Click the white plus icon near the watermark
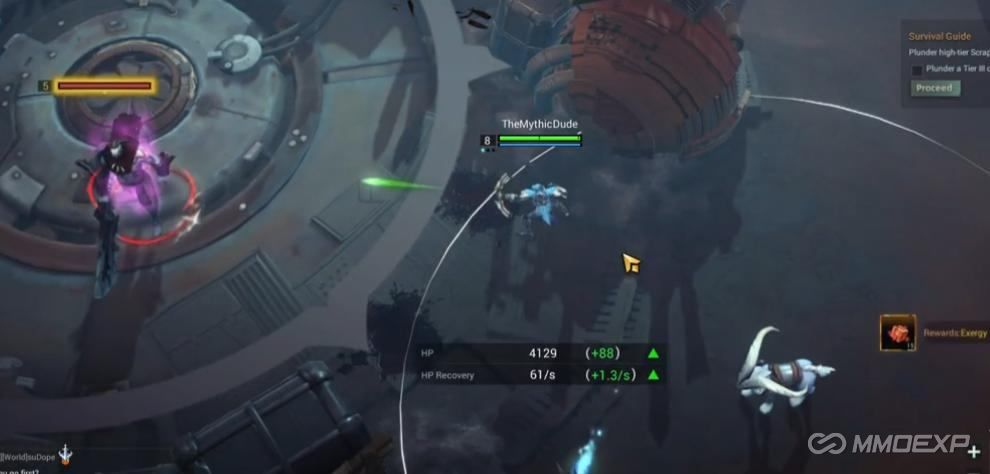990x474 pixels. click(974, 452)
